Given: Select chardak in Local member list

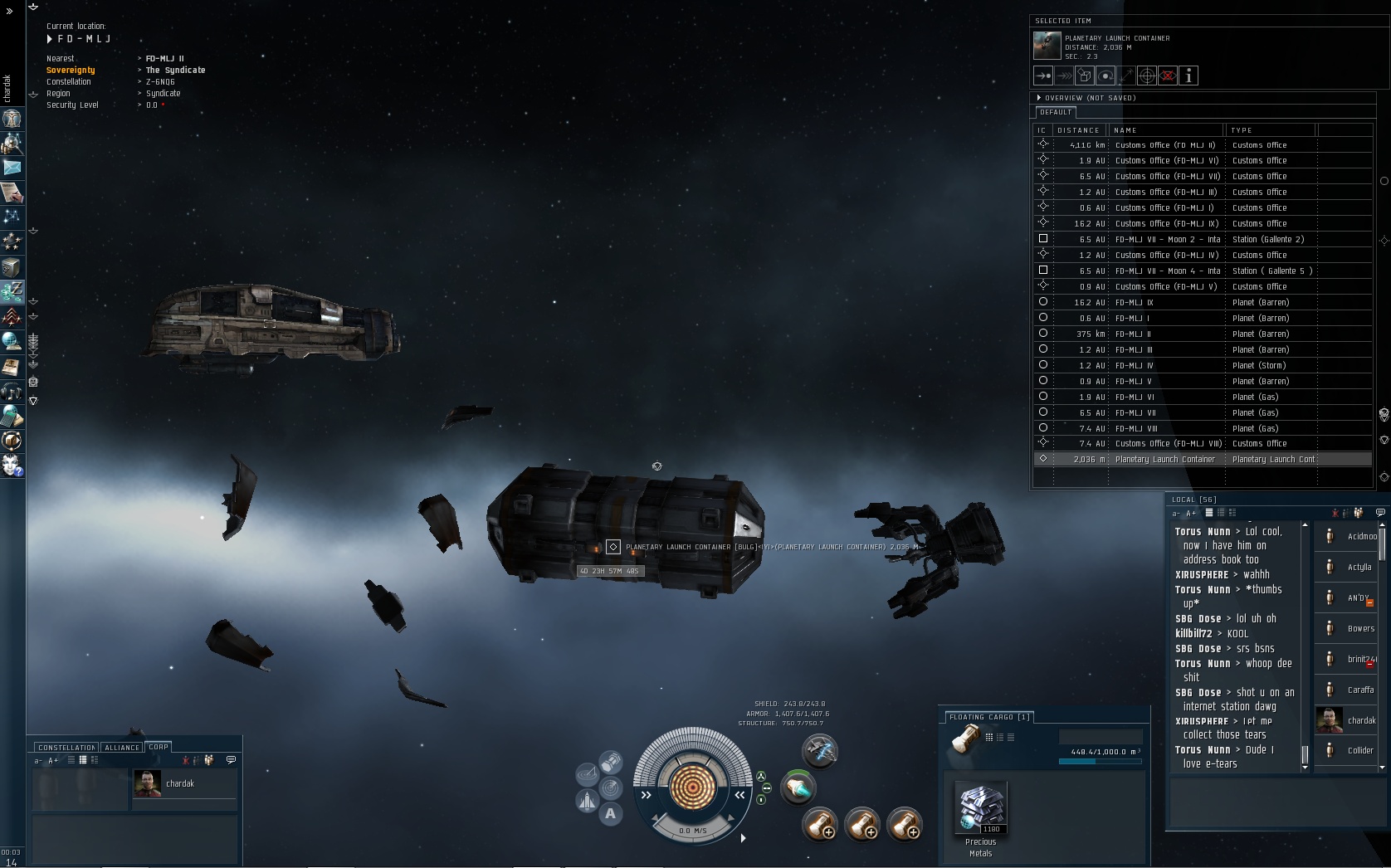Looking at the screenshot, I should (1346, 720).
